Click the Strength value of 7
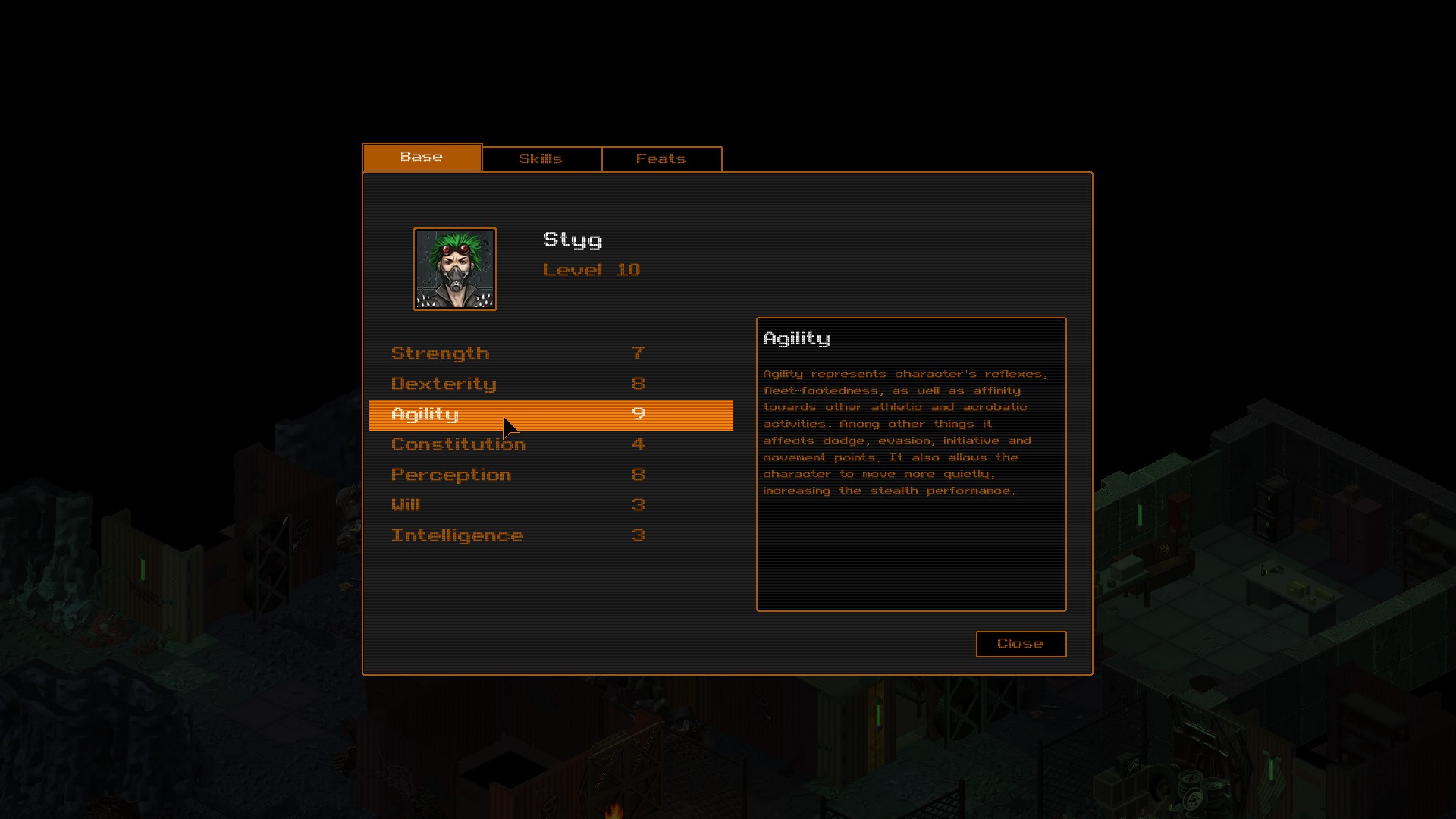The height and width of the screenshot is (819, 1456). click(638, 353)
